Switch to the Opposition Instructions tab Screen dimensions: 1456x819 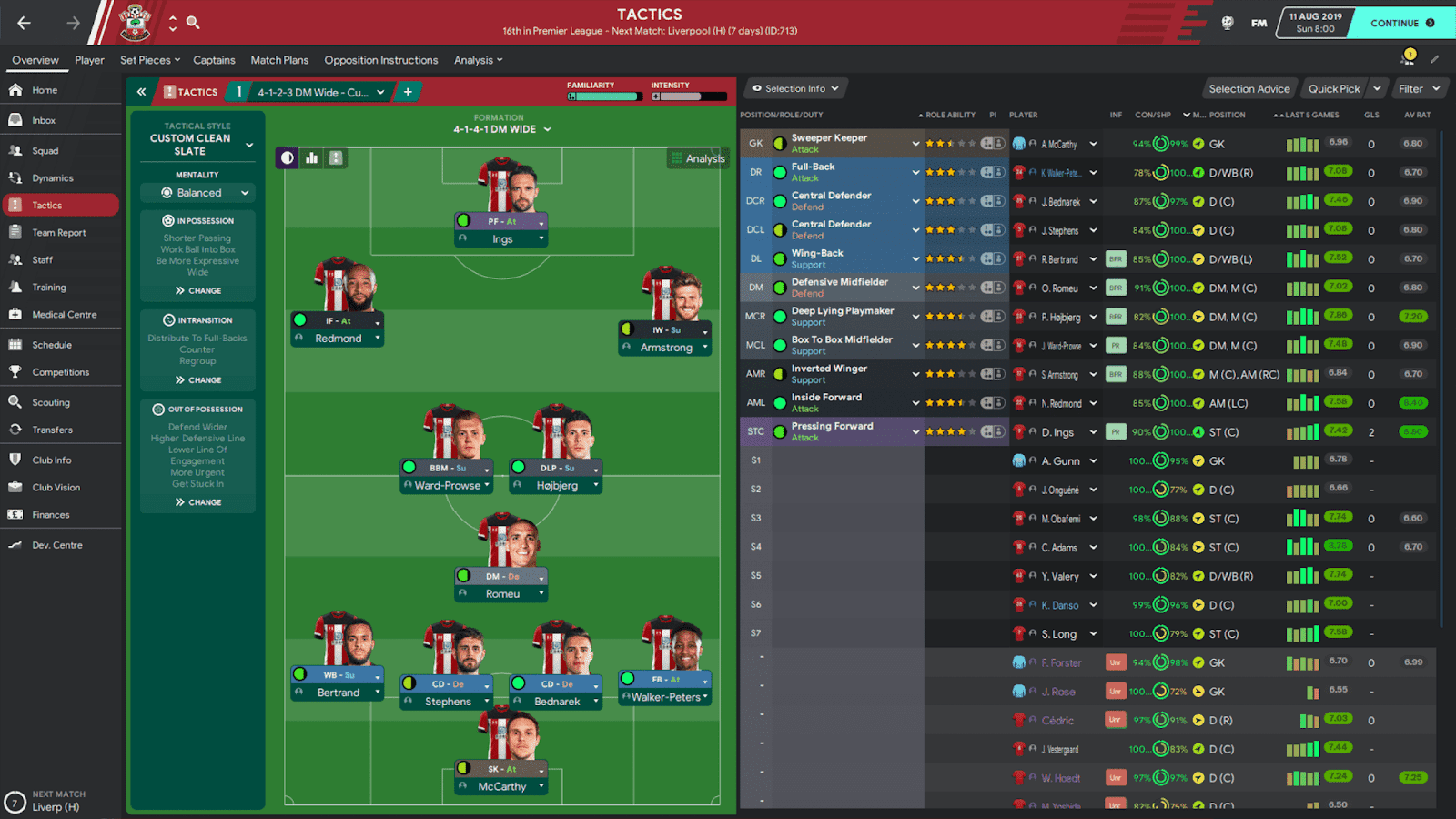pos(380,60)
